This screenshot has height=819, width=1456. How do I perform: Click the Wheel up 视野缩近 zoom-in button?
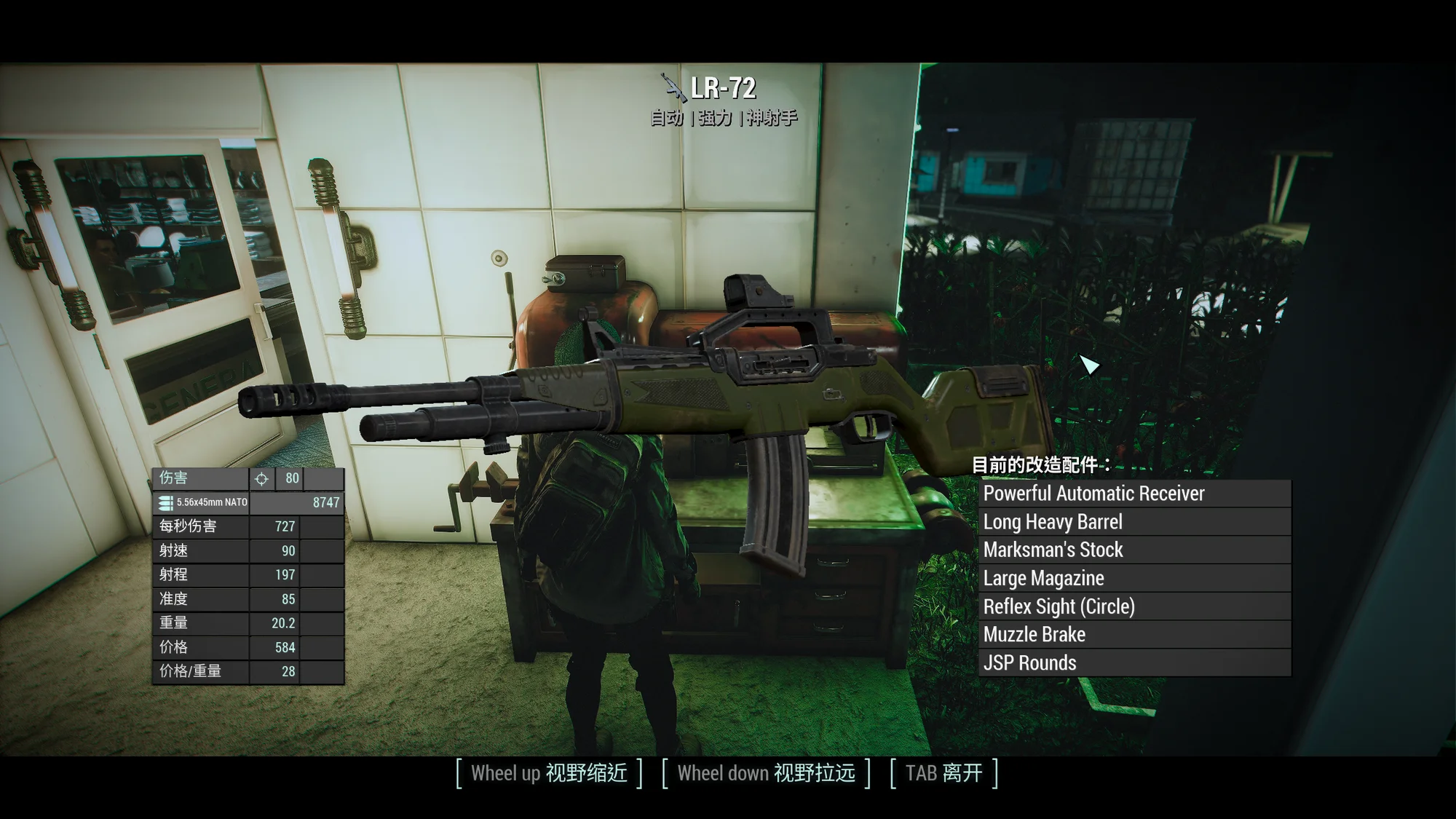coord(549,773)
